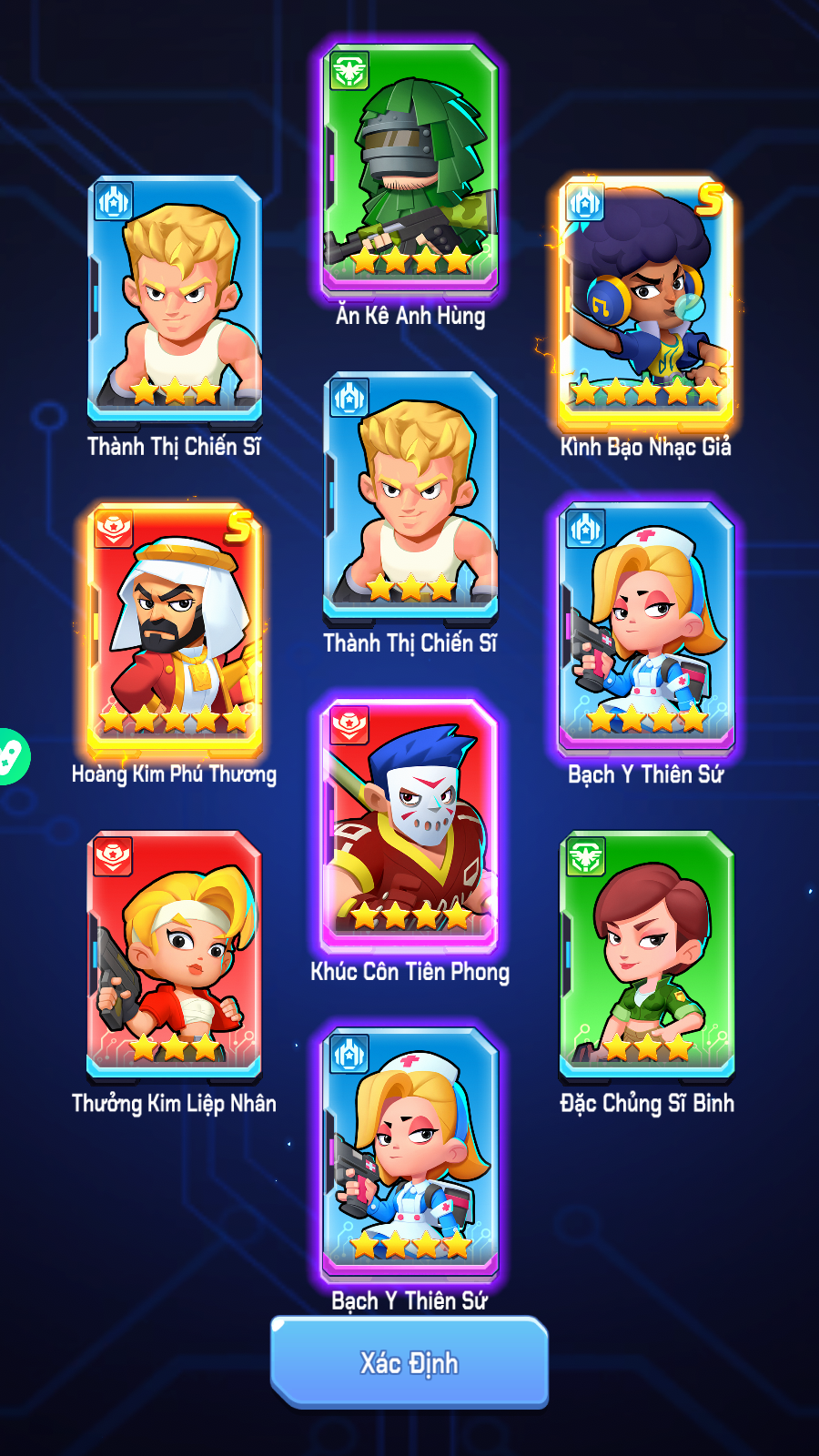Open the green floating overlay icon

pos(11,756)
